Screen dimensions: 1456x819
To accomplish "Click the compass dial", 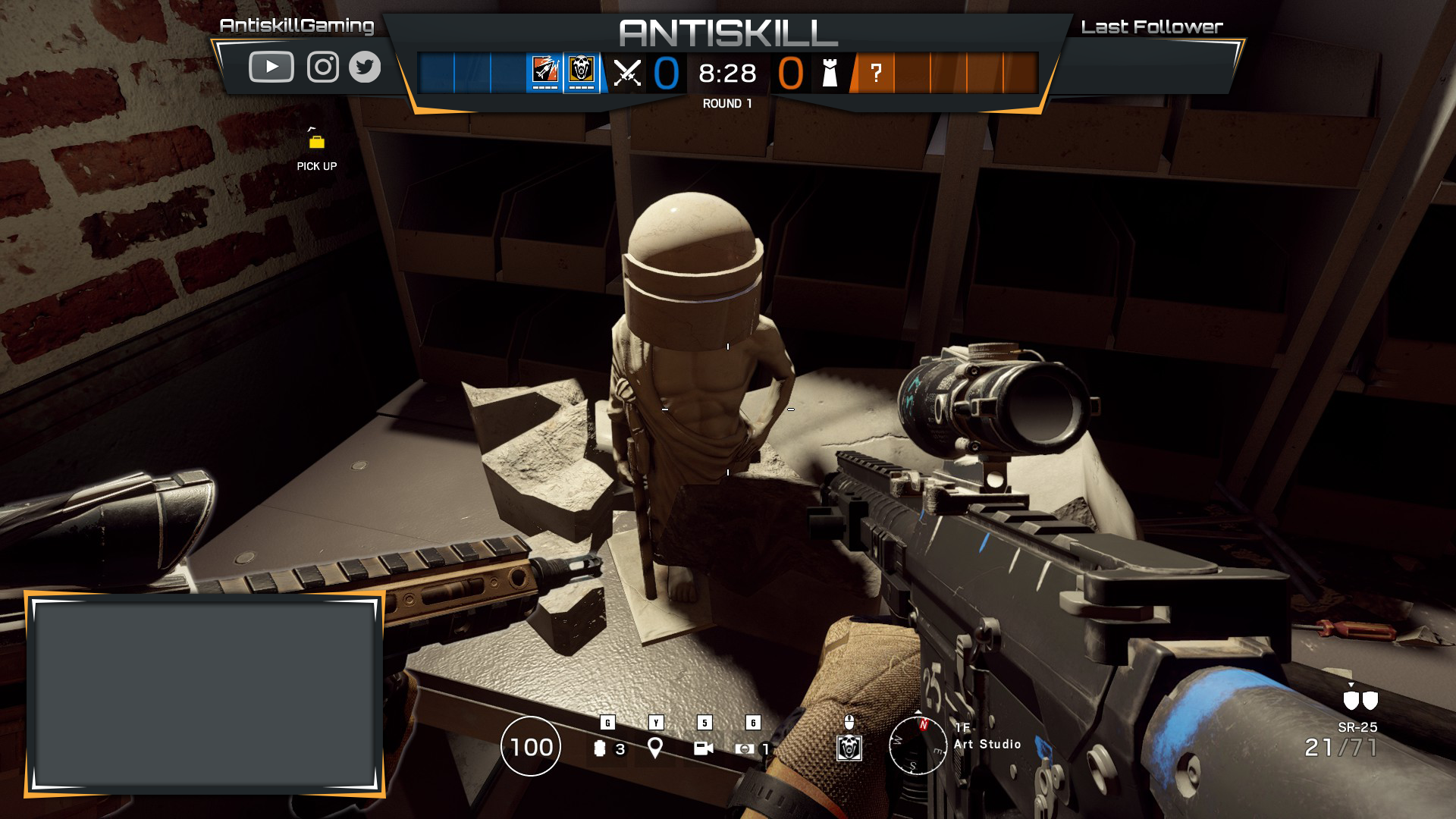I will click(918, 745).
